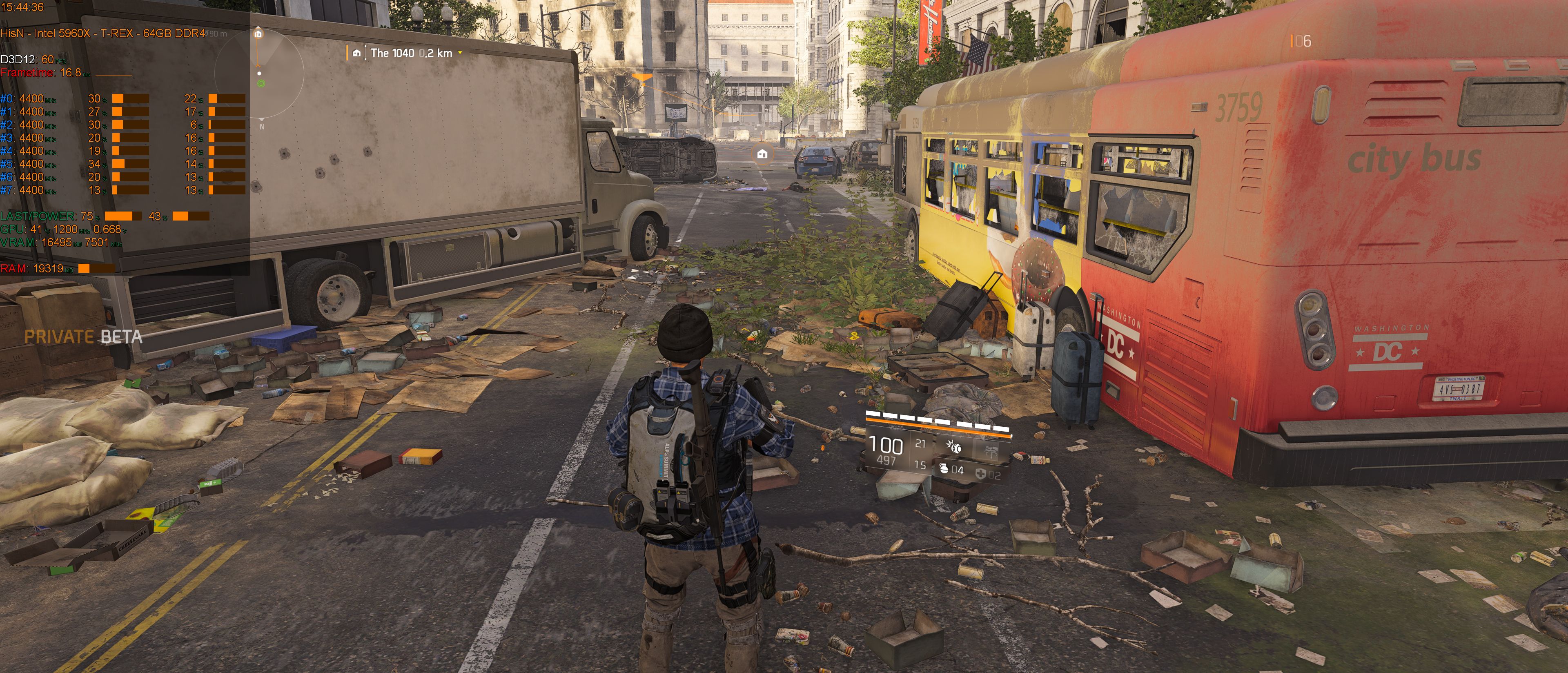Select the safe house marker on the minimap
The image size is (1568, 673).
click(x=258, y=33)
